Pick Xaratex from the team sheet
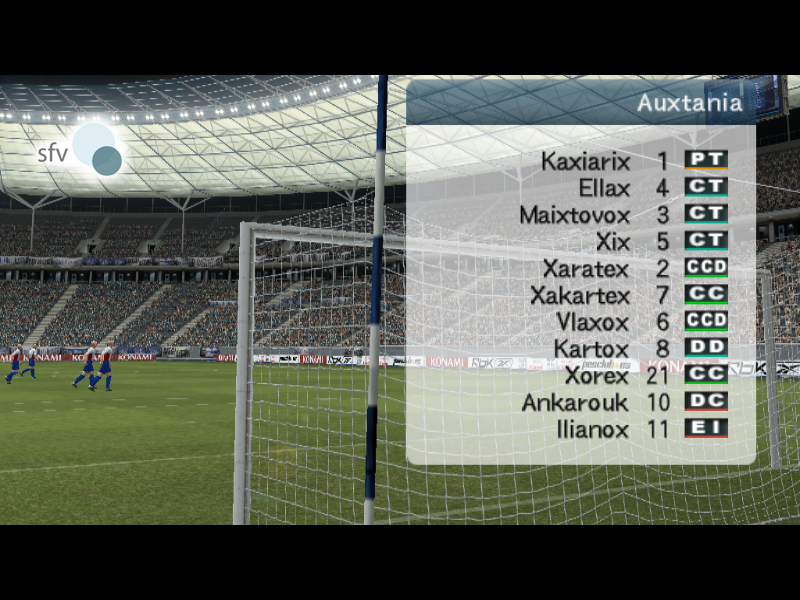 pos(586,269)
